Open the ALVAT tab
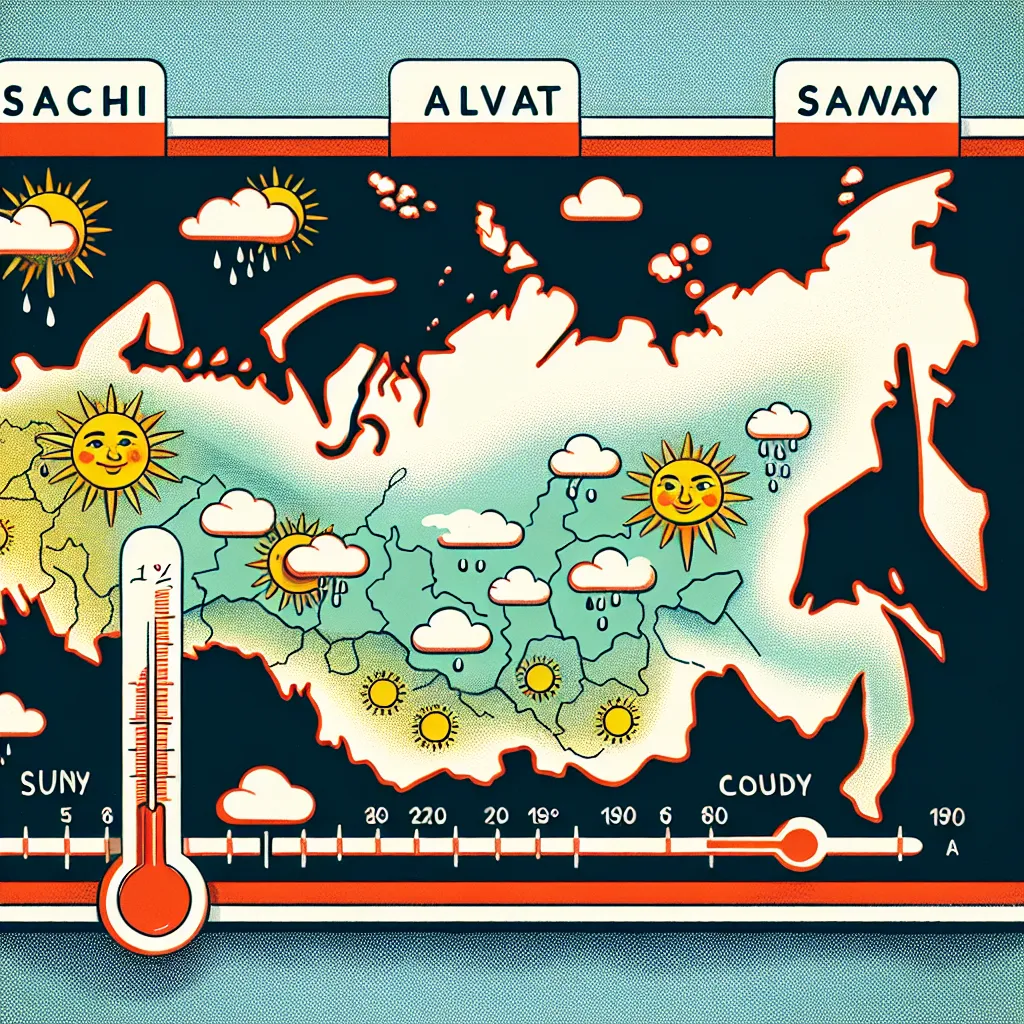 tap(485, 103)
